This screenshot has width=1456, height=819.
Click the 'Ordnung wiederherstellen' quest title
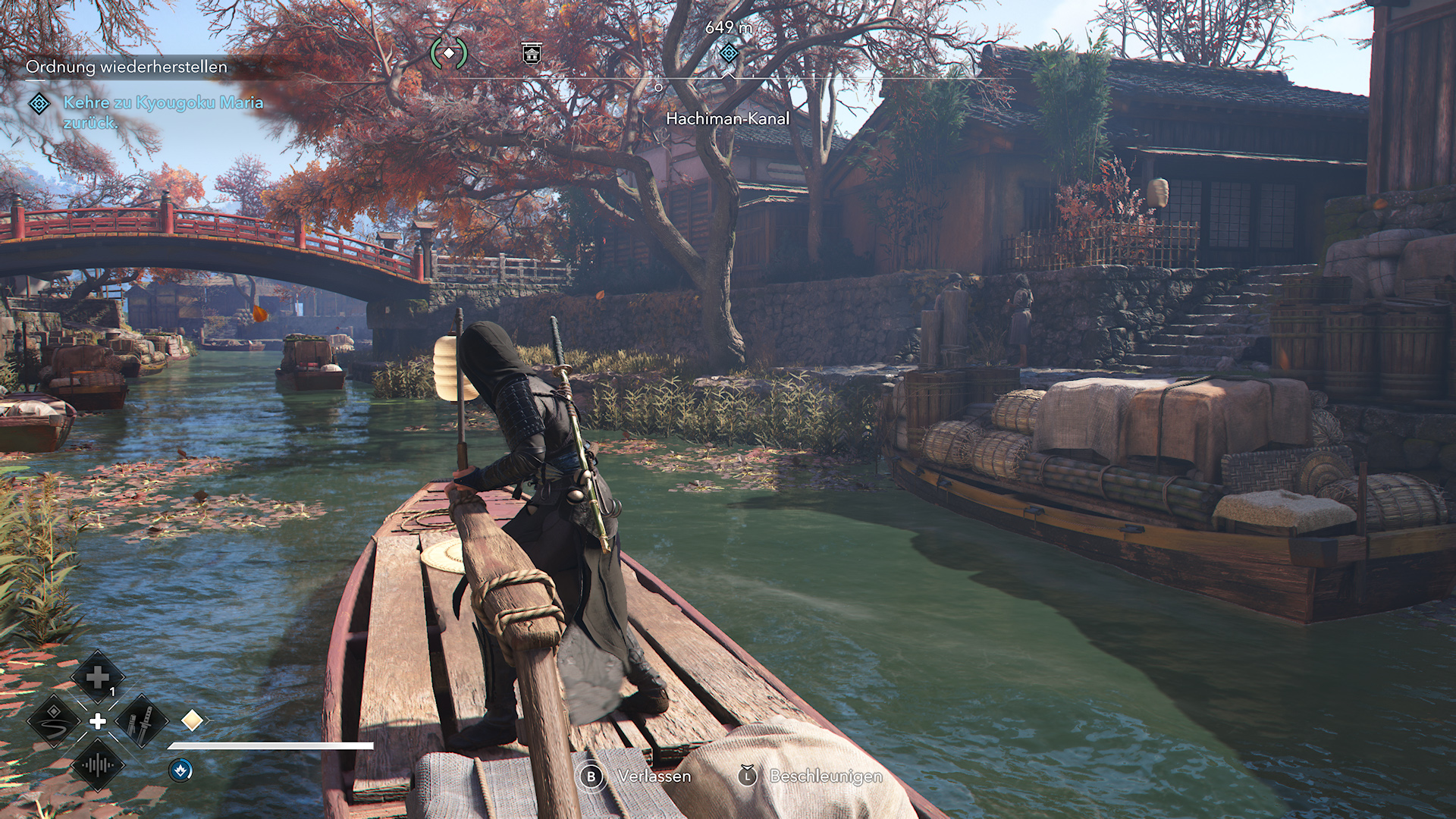click(x=127, y=67)
